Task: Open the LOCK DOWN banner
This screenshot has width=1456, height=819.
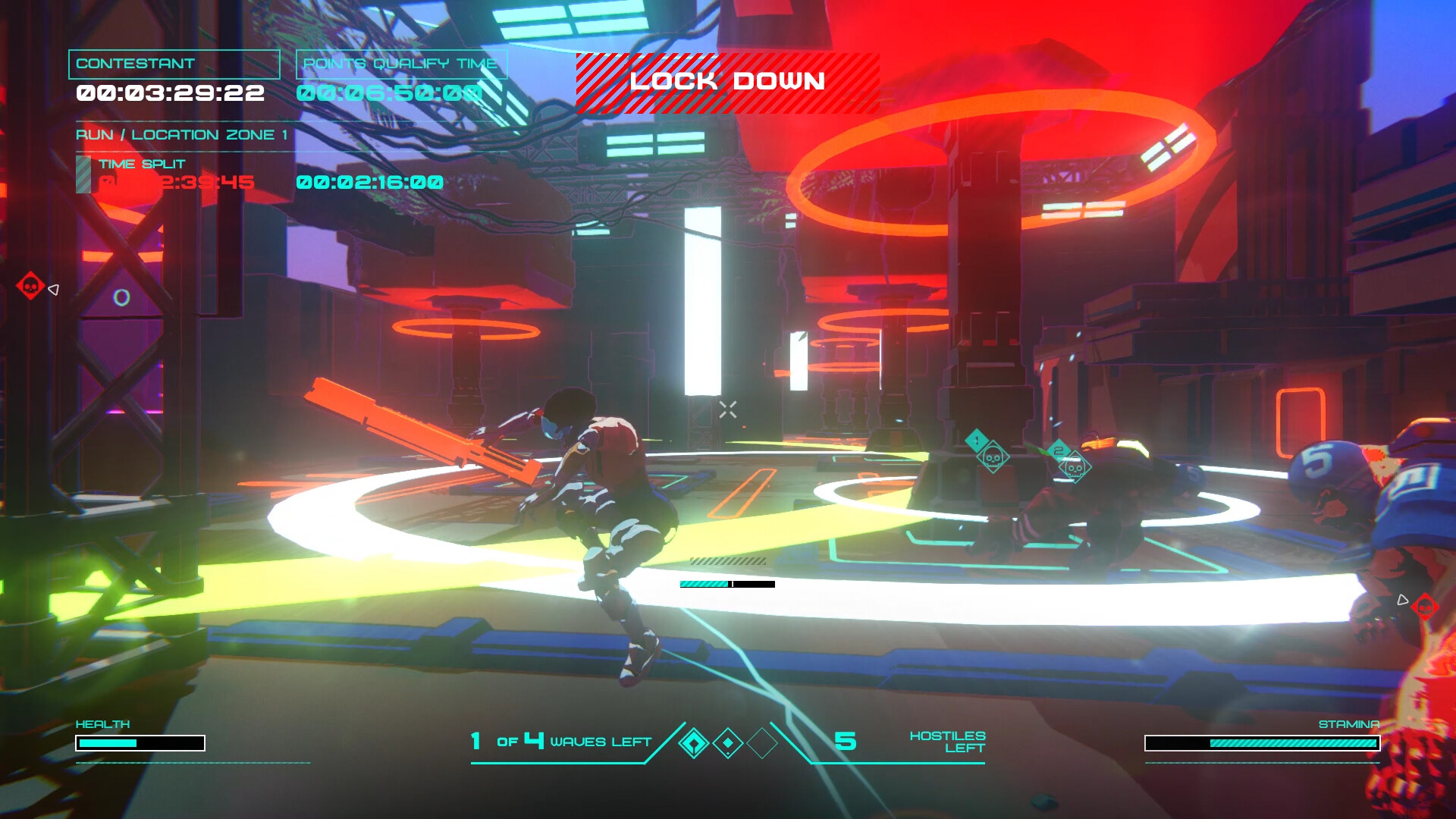Action: [x=728, y=82]
